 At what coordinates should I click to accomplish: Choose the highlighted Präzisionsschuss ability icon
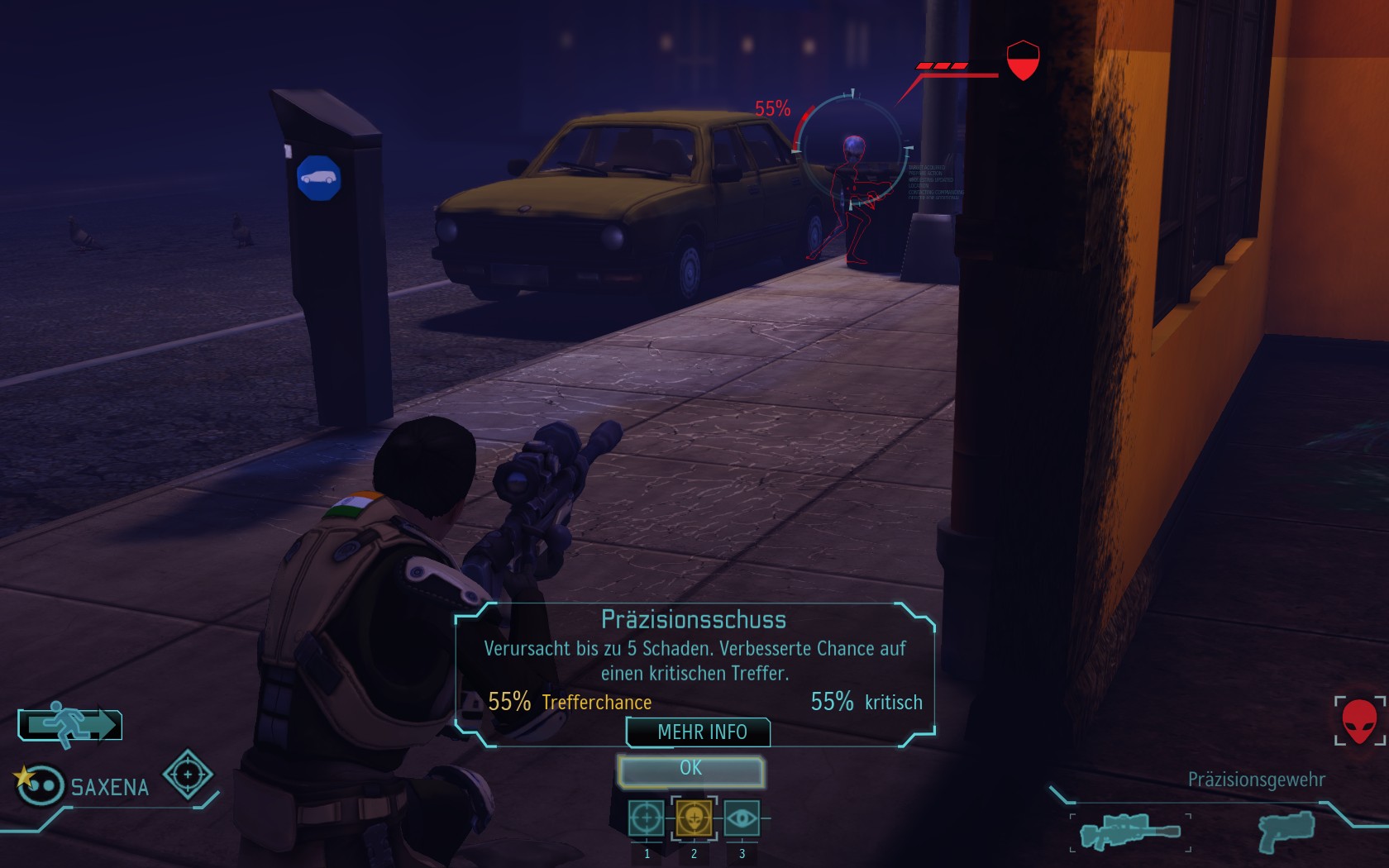coord(694,818)
